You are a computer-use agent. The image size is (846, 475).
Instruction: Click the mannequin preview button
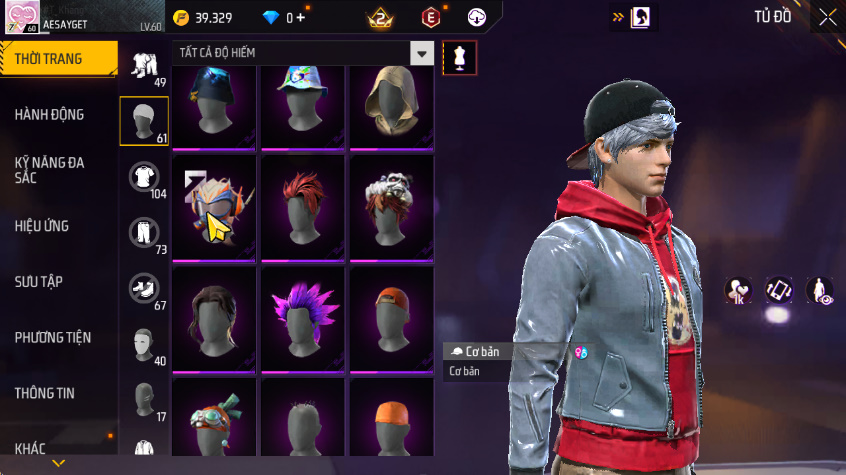pyautogui.click(x=459, y=57)
